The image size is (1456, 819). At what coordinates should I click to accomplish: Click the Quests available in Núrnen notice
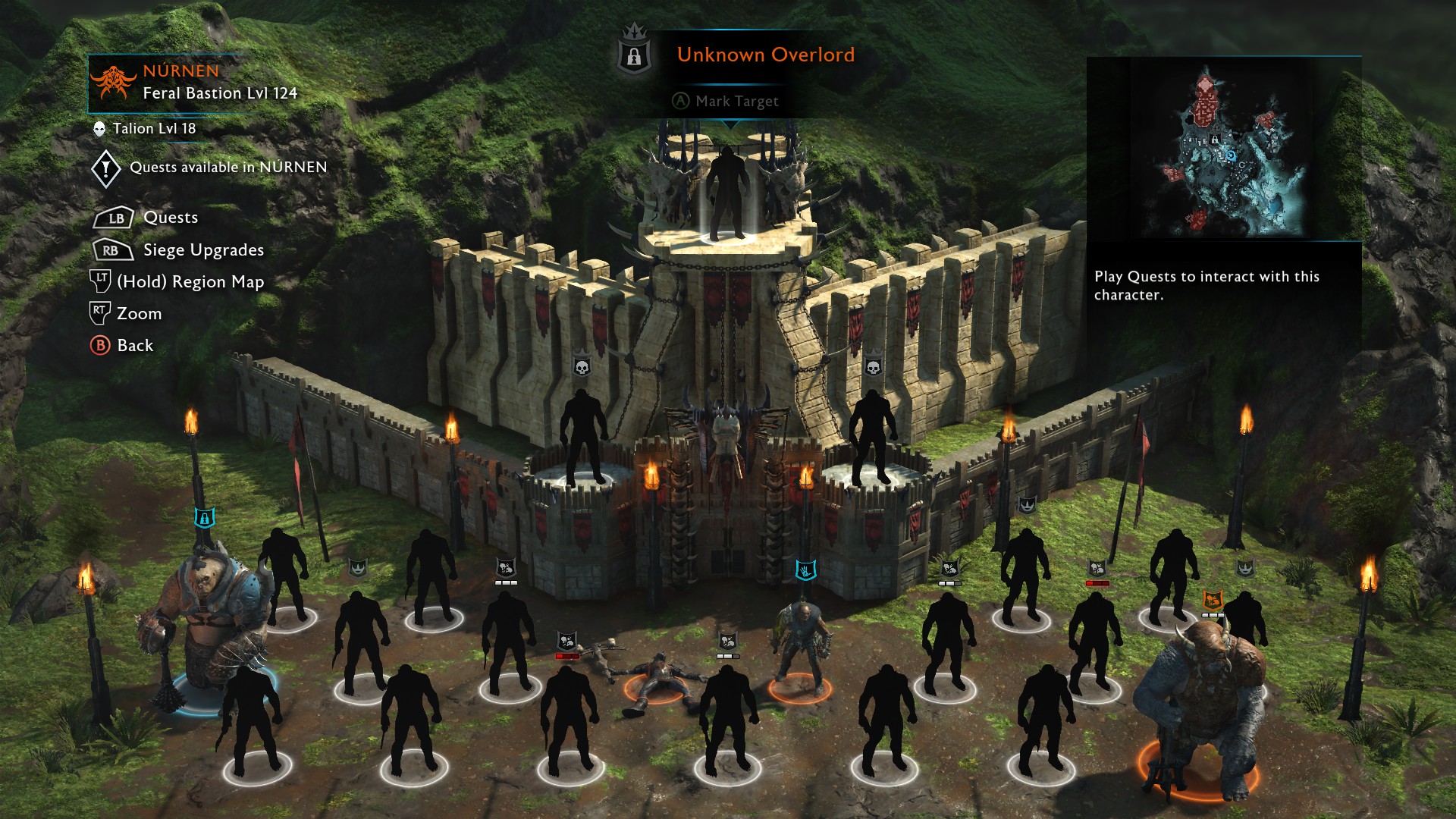(227, 168)
